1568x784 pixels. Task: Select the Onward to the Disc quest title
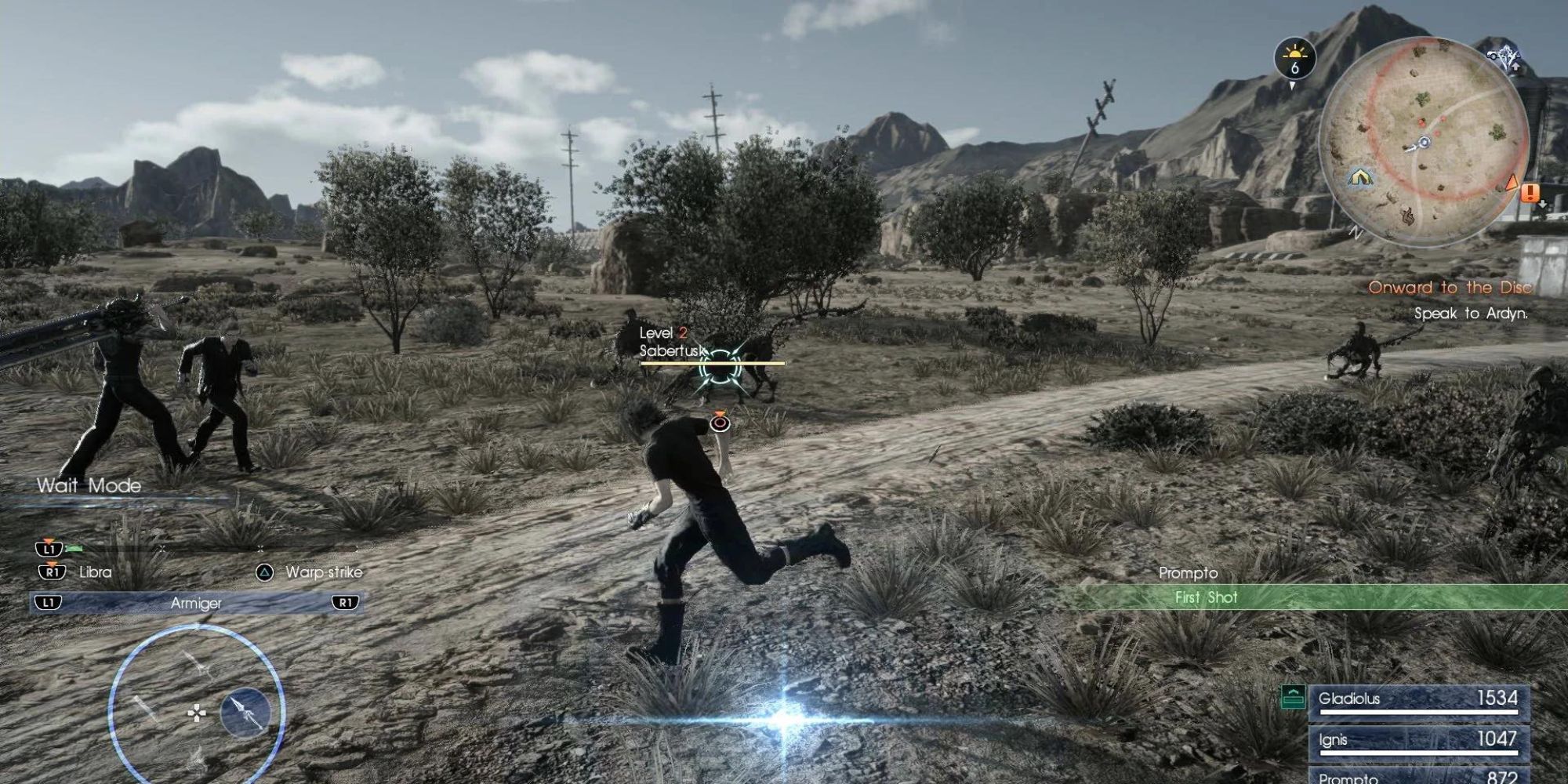click(x=1452, y=289)
